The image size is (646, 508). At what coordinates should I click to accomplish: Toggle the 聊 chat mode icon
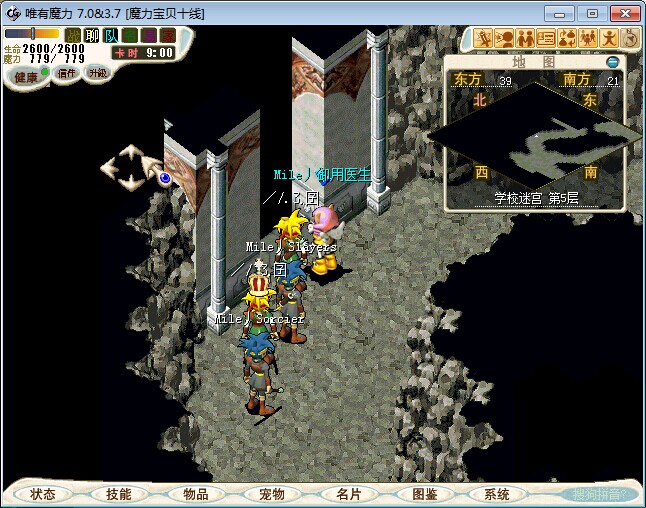click(91, 35)
